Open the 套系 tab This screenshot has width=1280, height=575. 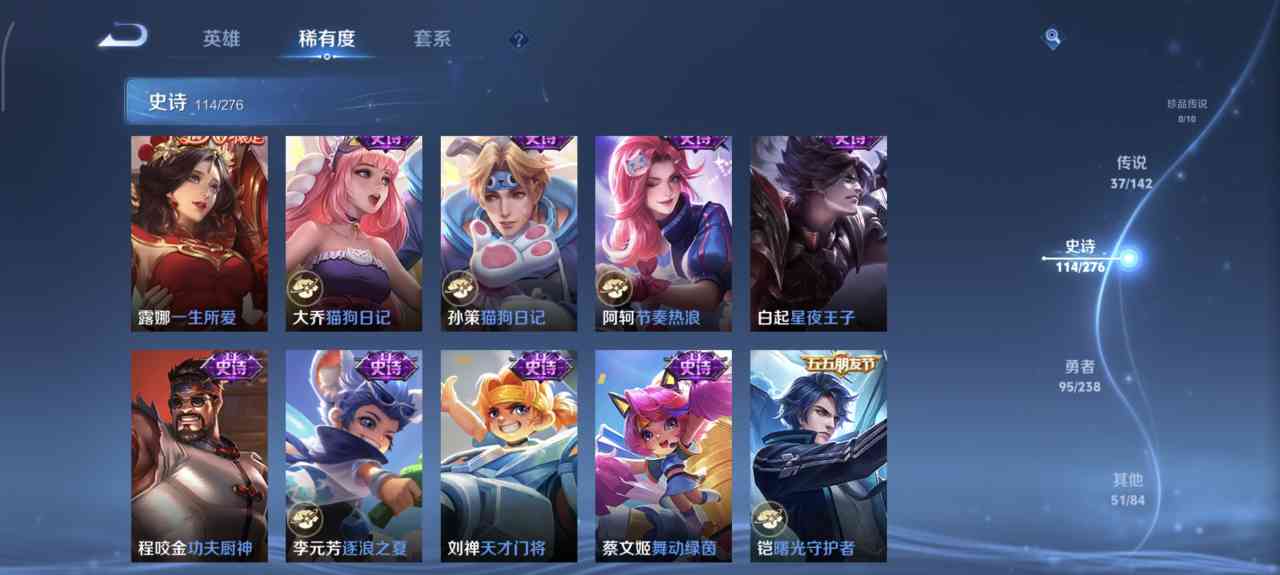click(432, 39)
